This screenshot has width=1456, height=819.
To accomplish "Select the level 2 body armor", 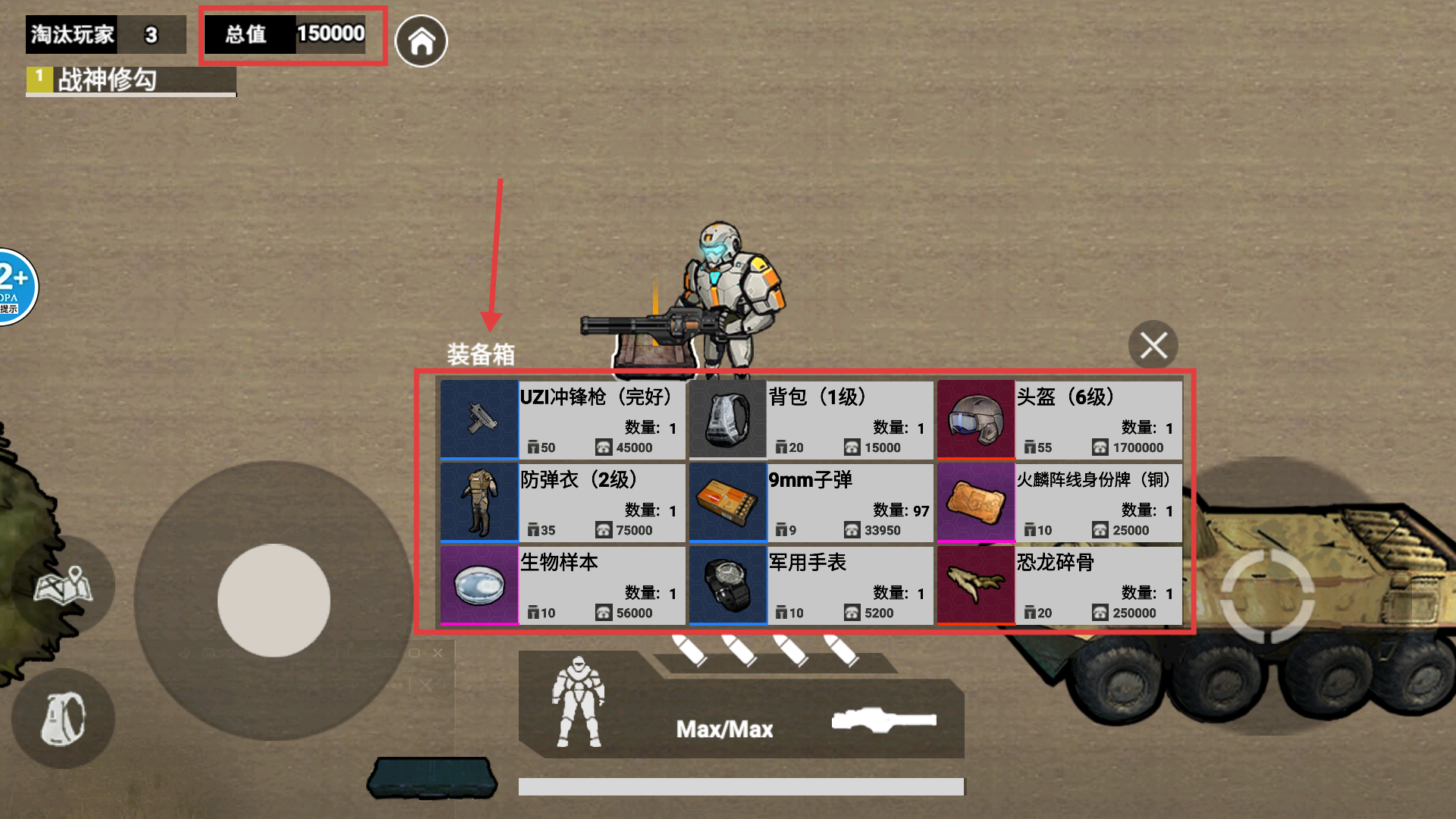I will tap(563, 503).
